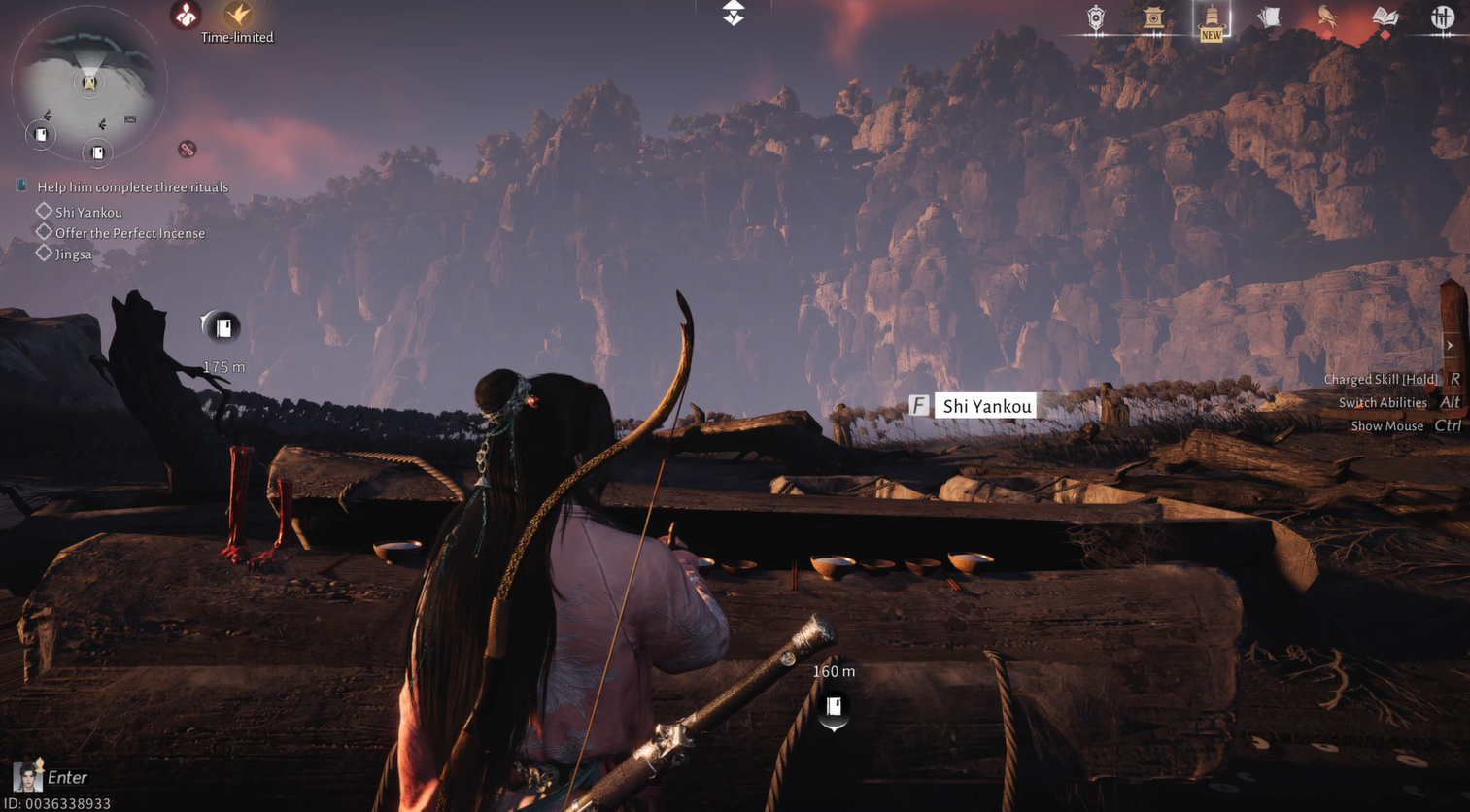
Task: Select the 'Offer the Perfect Incense' objective
Action: 129,233
